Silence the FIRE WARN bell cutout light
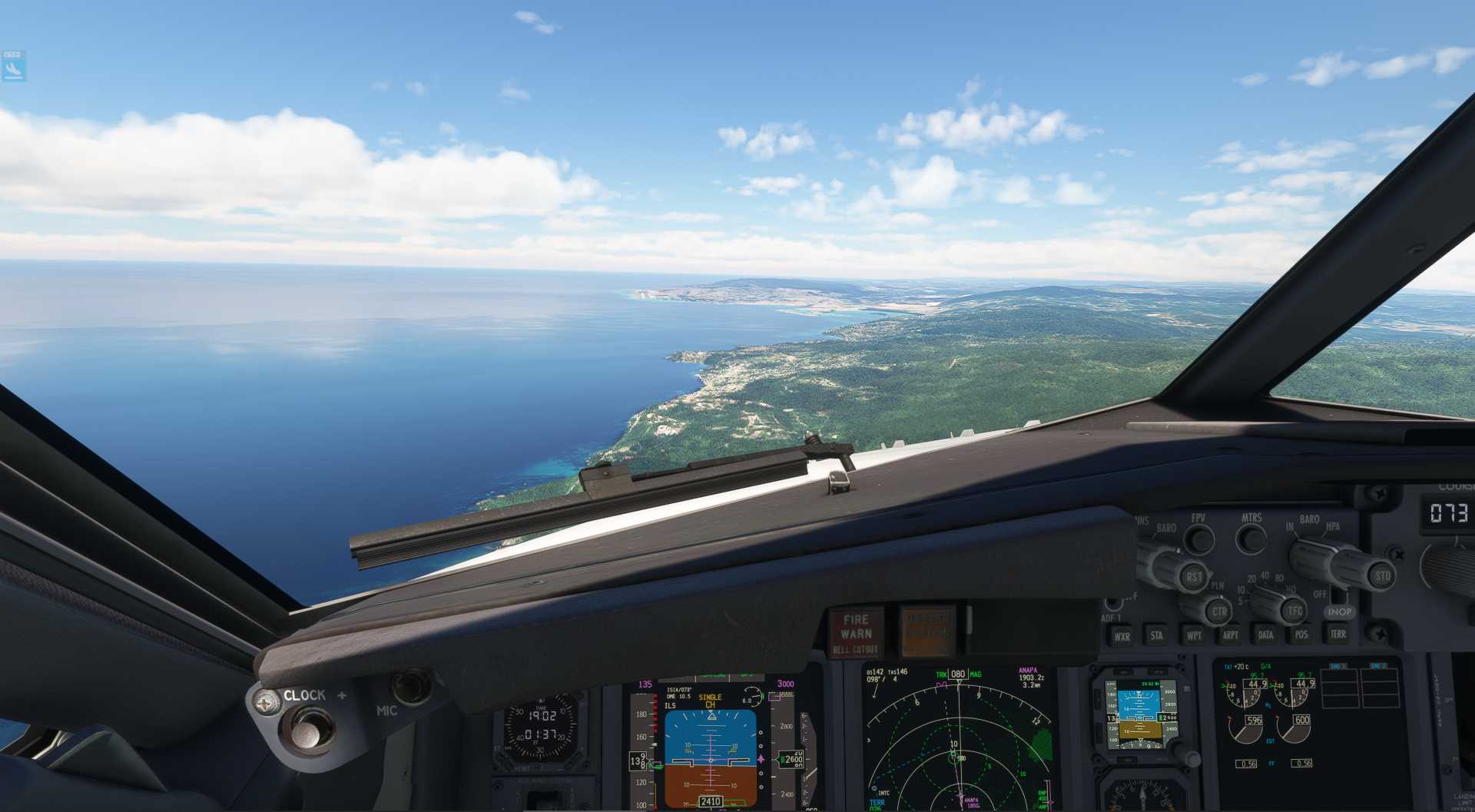This screenshot has width=1475, height=812. [856, 633]
